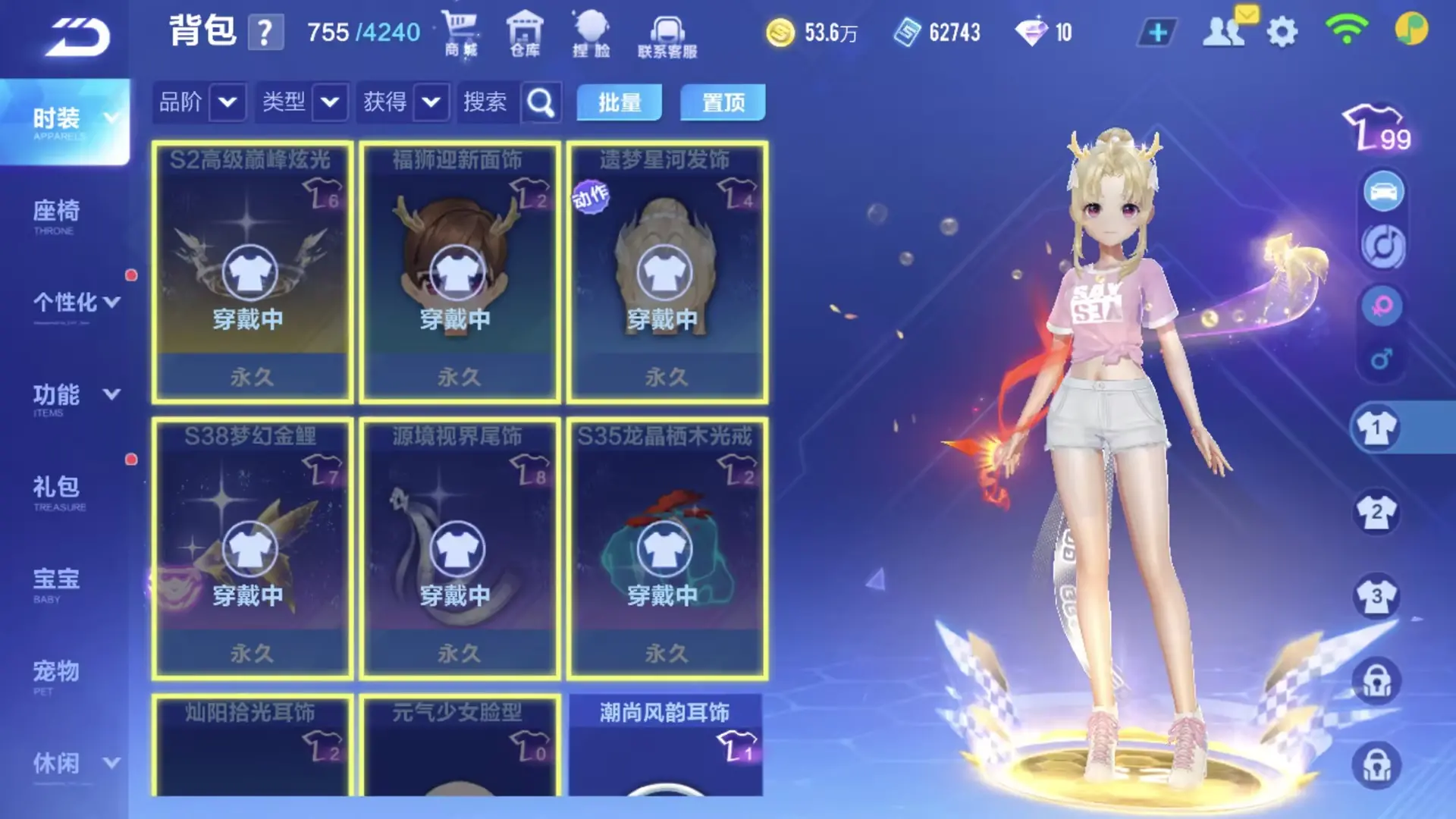1456x819 pixels.
Task: Select the S38梦幻金鲤 item card
Action: coord(252,548)
